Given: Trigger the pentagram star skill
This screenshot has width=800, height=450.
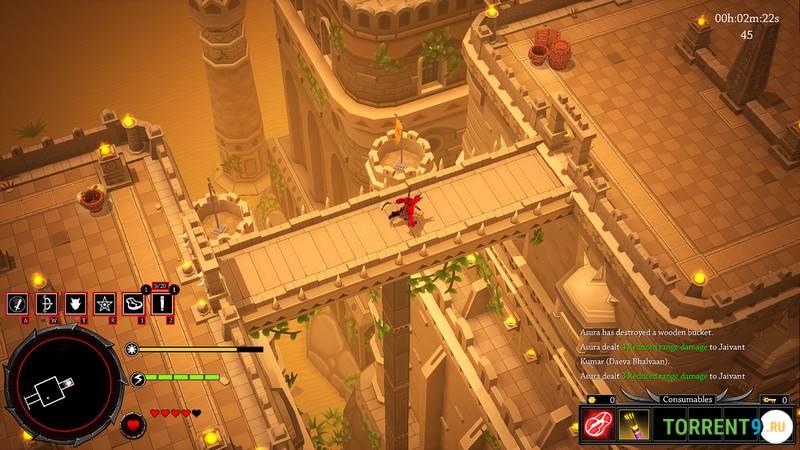Looking at the screenshot, I should point(104,303).
